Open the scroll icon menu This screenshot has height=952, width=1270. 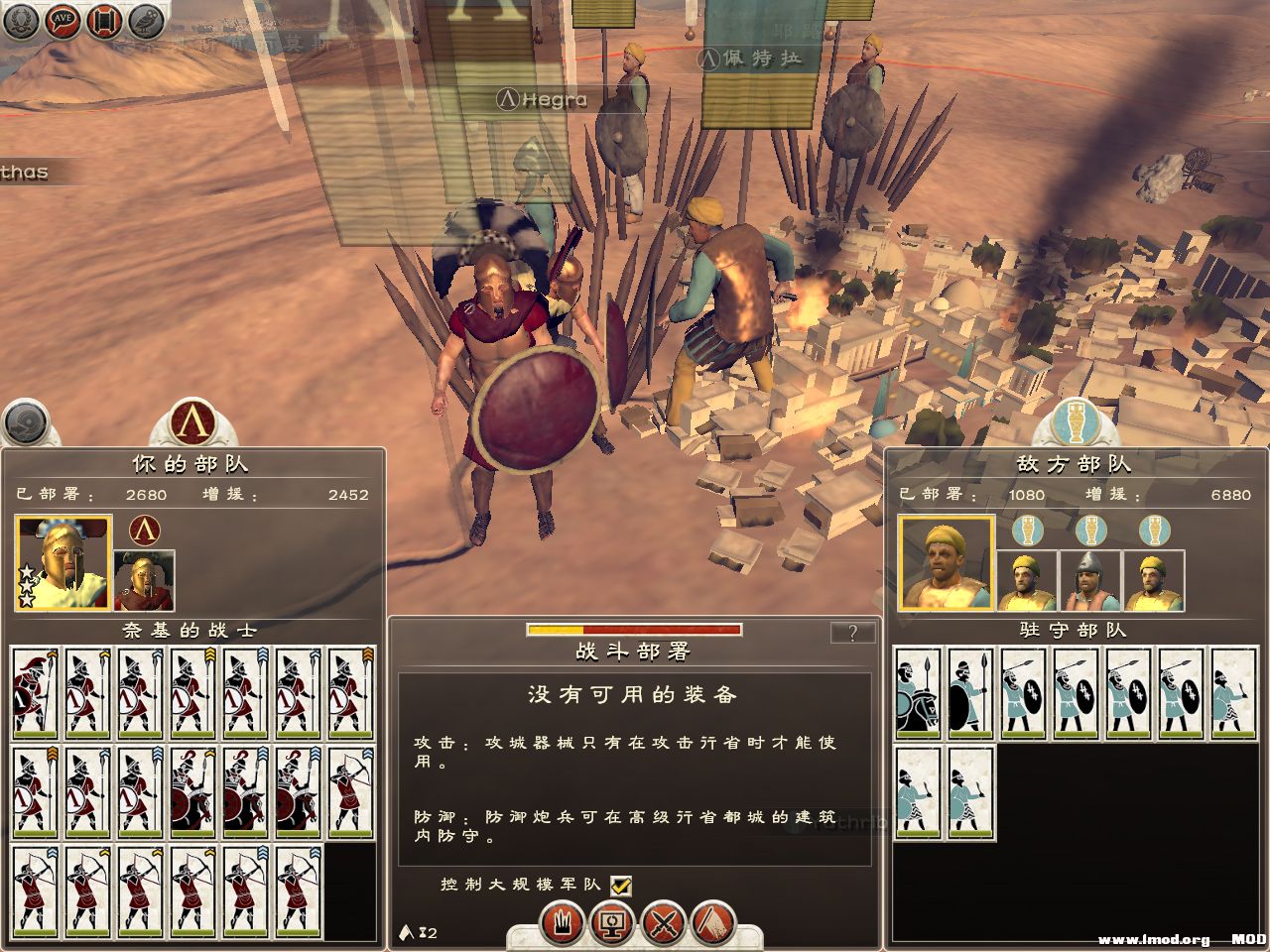104,20
